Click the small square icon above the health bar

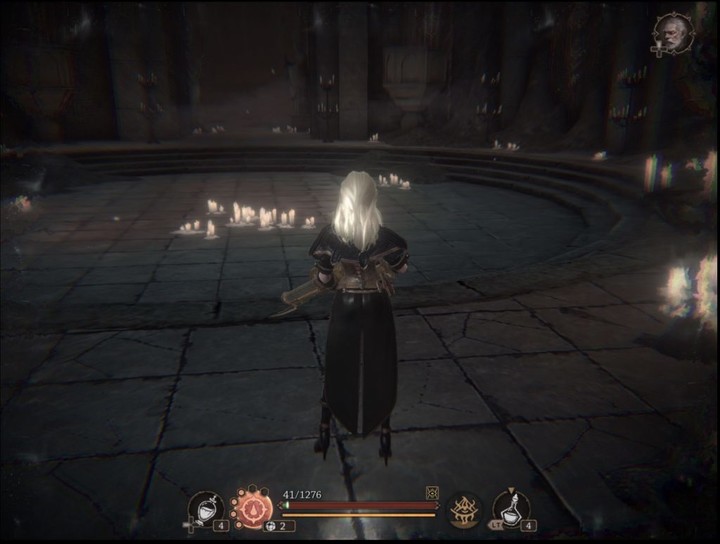click(432, 492)
